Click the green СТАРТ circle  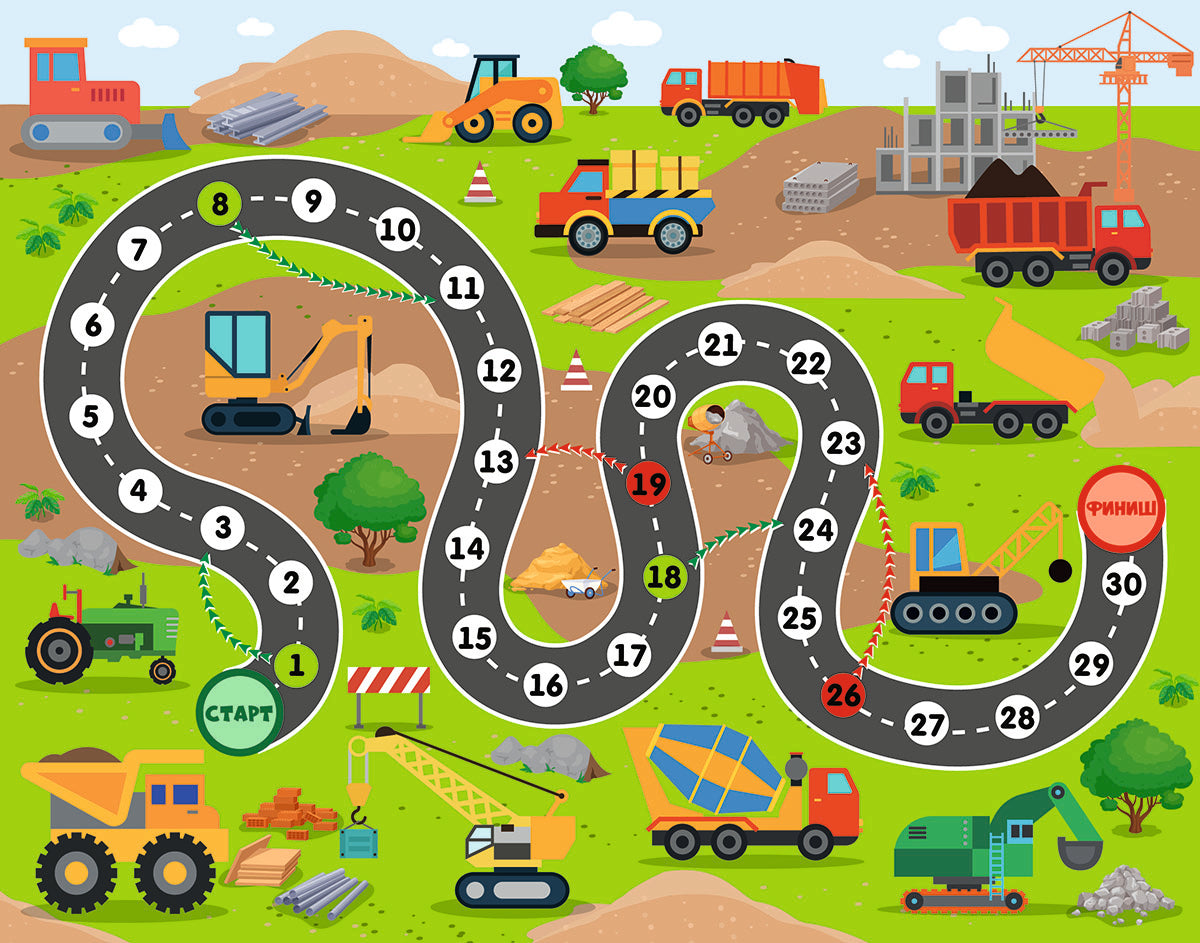tap(240, 712)
